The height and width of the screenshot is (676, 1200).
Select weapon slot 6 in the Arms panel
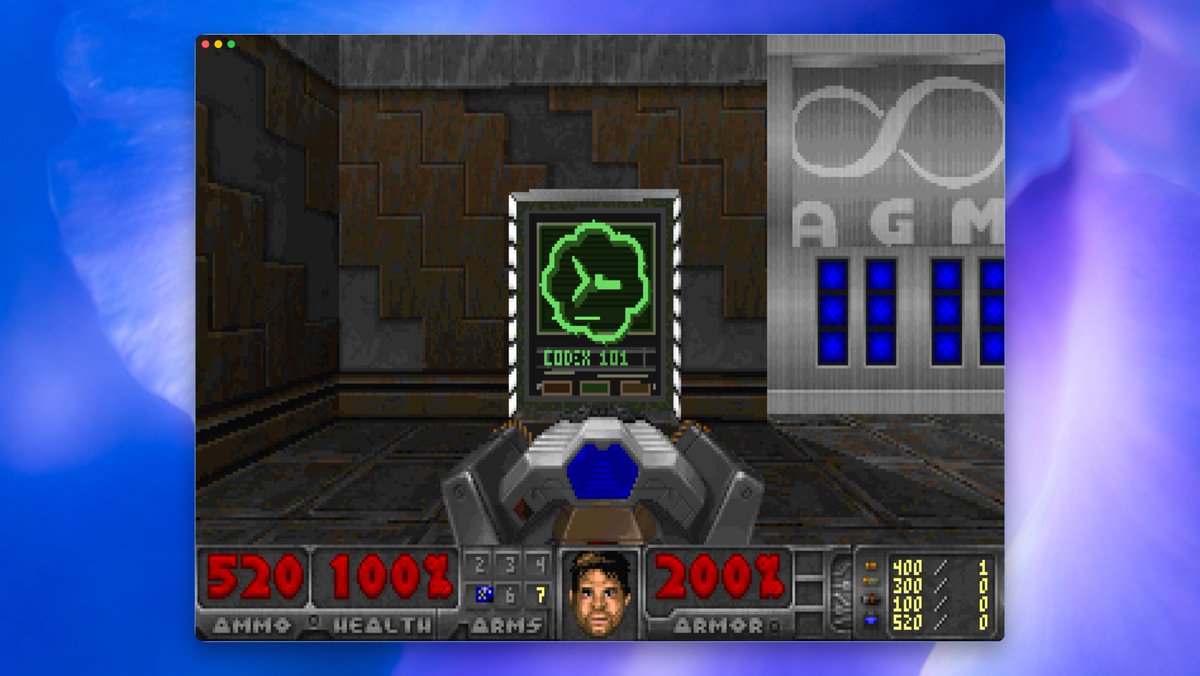pos(511,595)
